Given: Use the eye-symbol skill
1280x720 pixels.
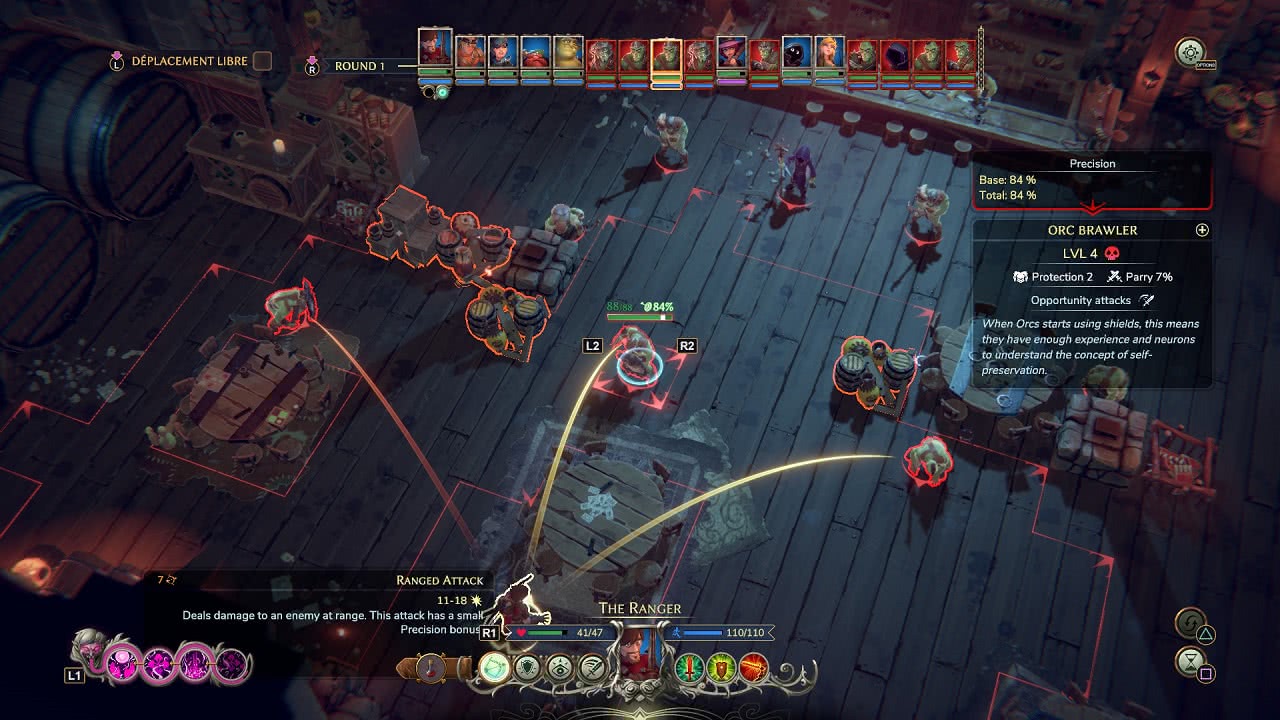Looking at the screenshot, I should pos(560,668).
